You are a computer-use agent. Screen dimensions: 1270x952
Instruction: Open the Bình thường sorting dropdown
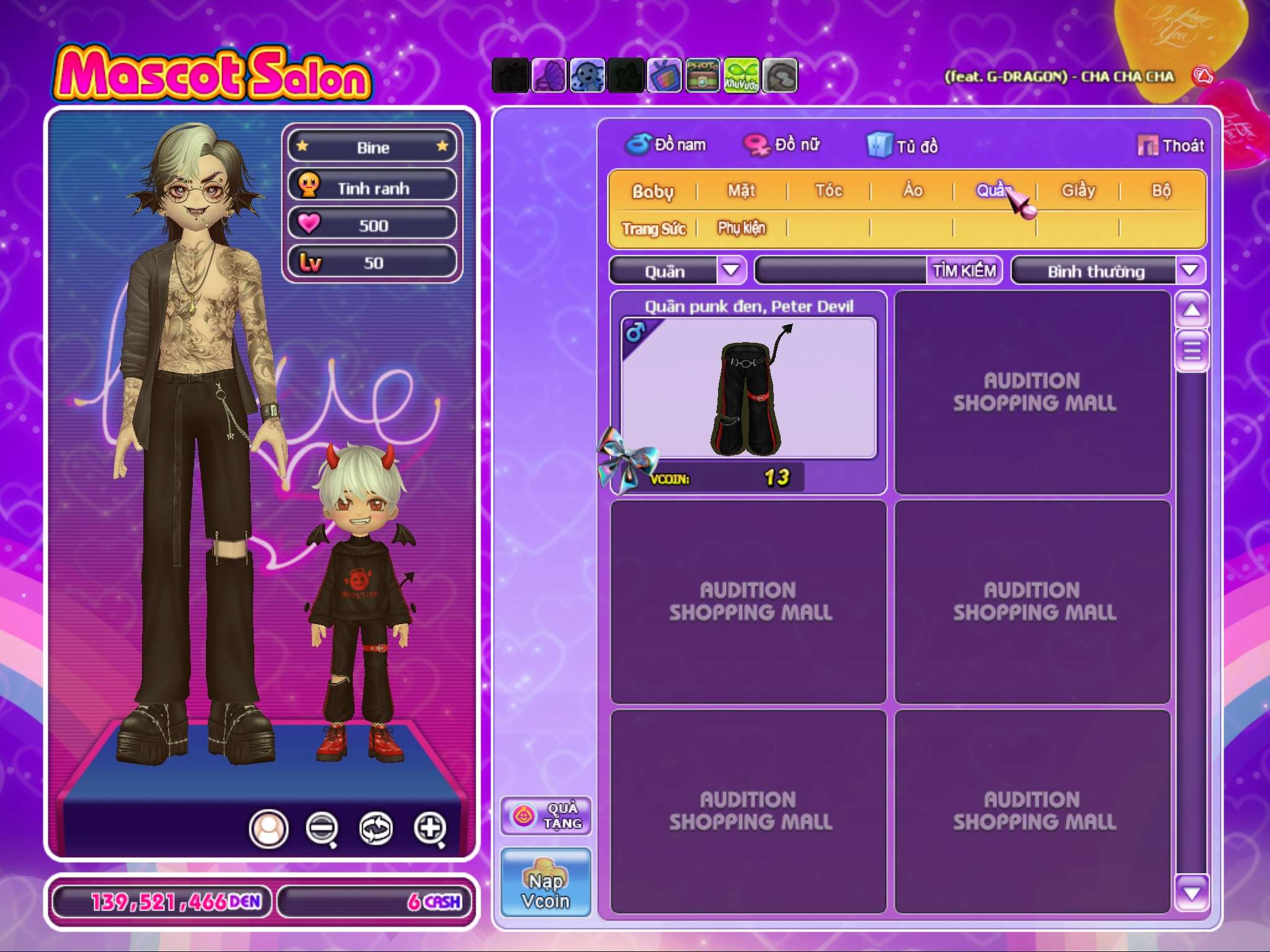[1189, 270]
